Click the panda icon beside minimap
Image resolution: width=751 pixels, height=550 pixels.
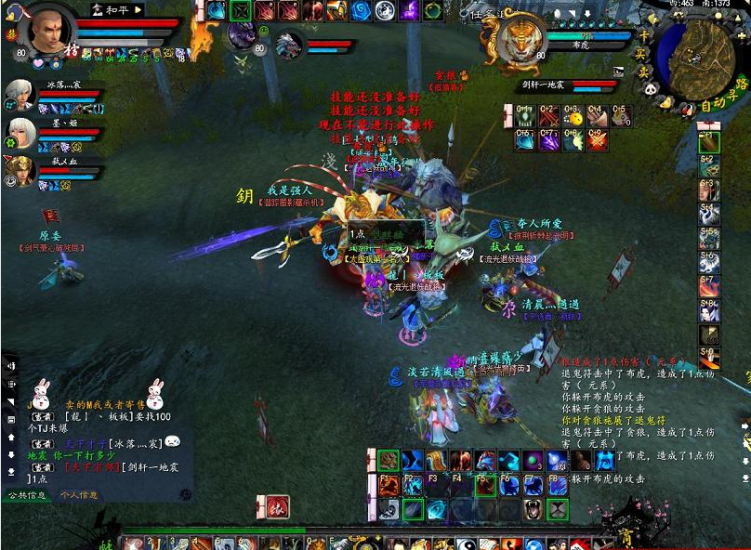(x=648, y=89)
